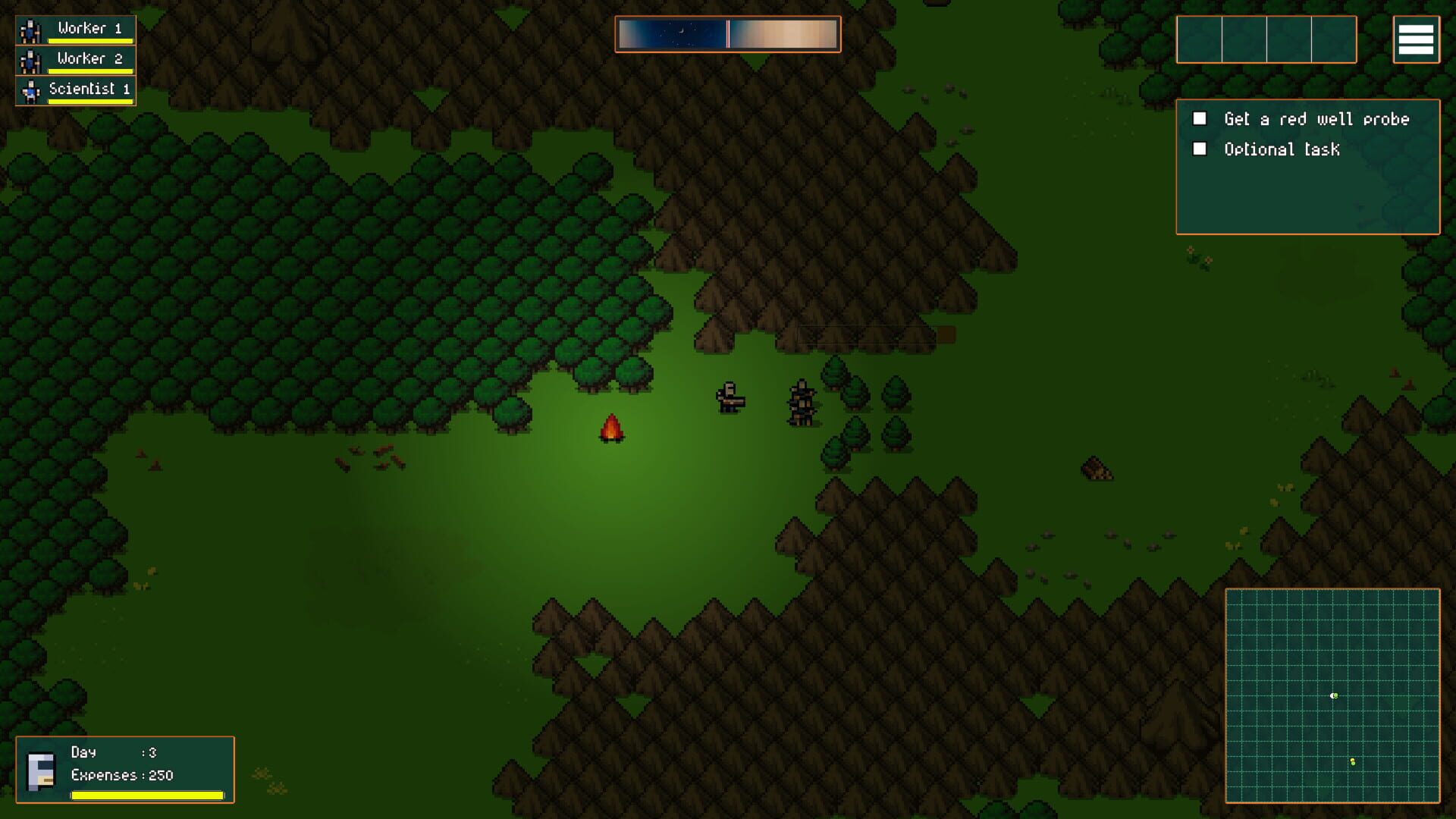The width and height of the screenshot is (1456, 819).
Task: Check the Get a red well probe checkbox
Action: 1200,118
